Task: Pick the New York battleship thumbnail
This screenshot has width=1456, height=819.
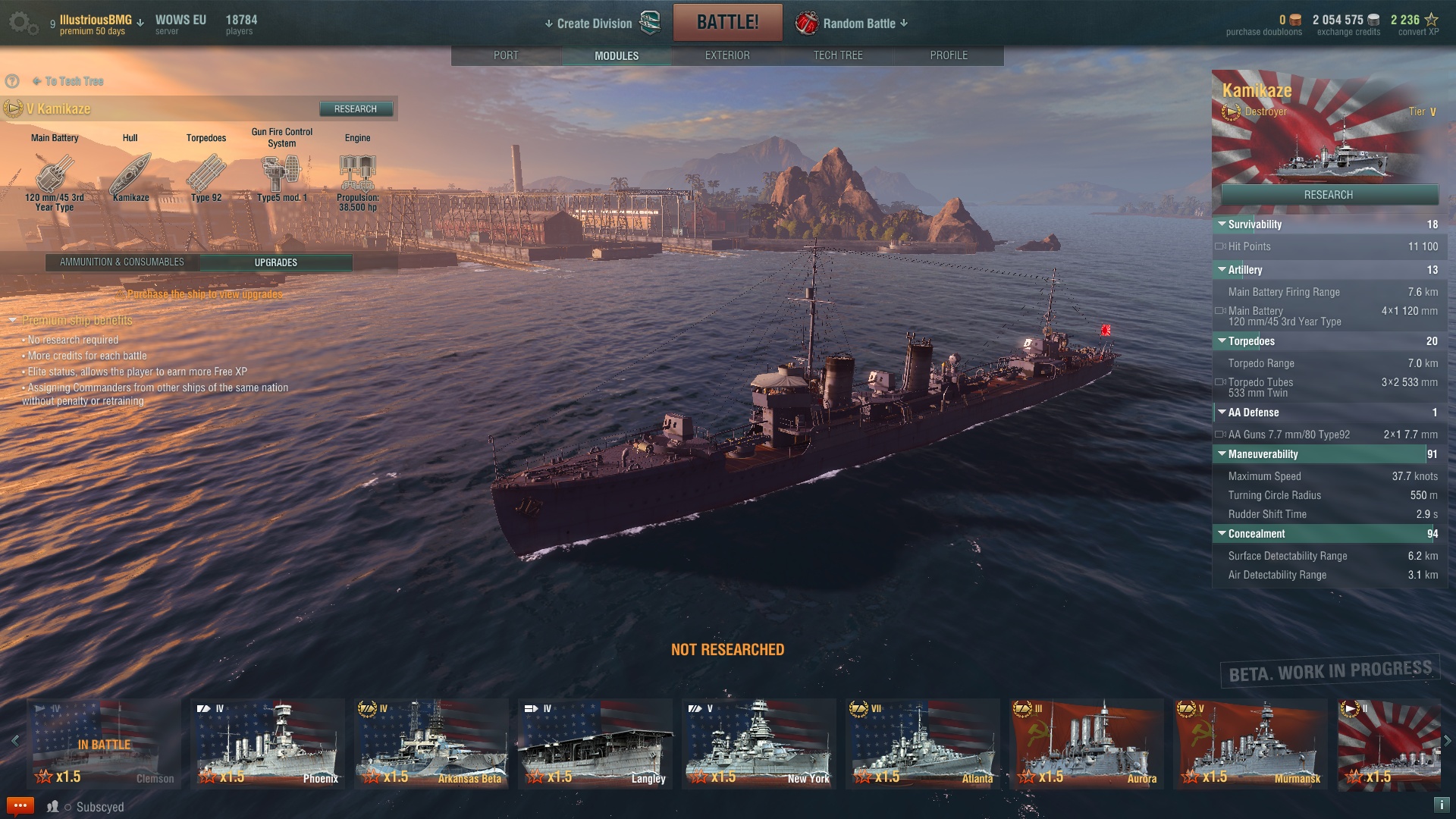Action: pyautogui.click(x=758, y=744)
